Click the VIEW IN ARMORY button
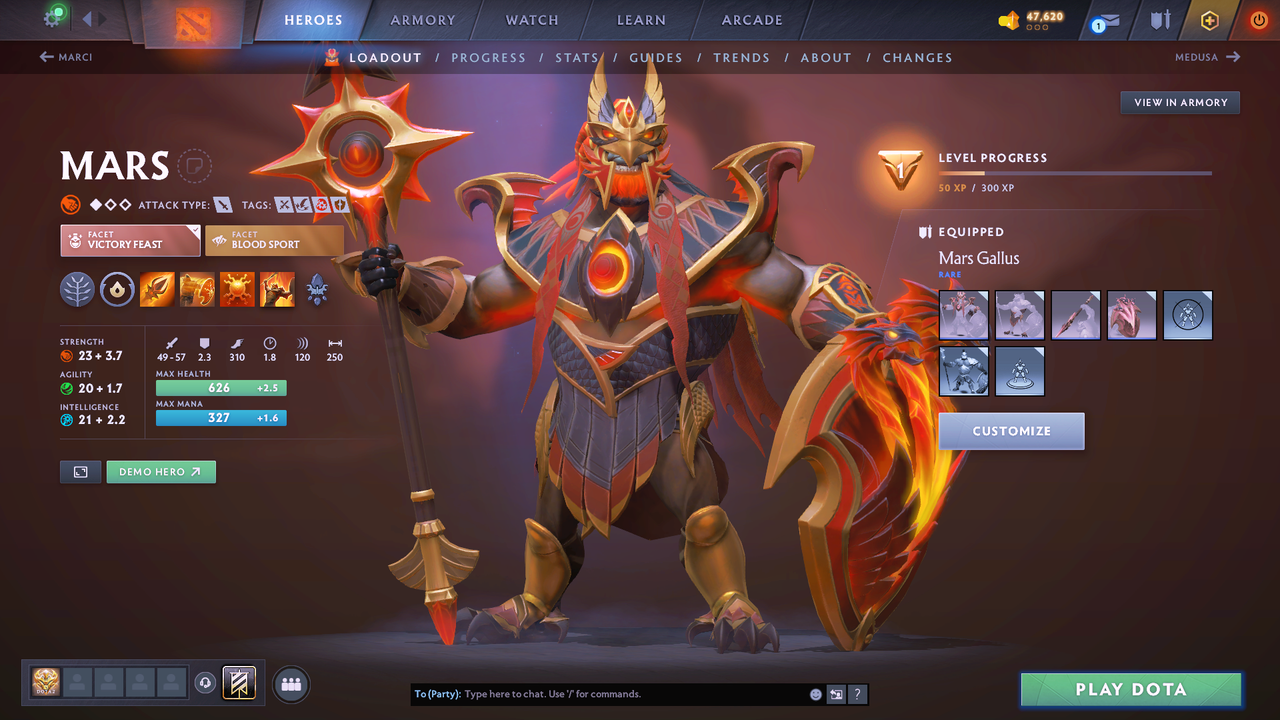The image size is (1280, 720). 1179,102
